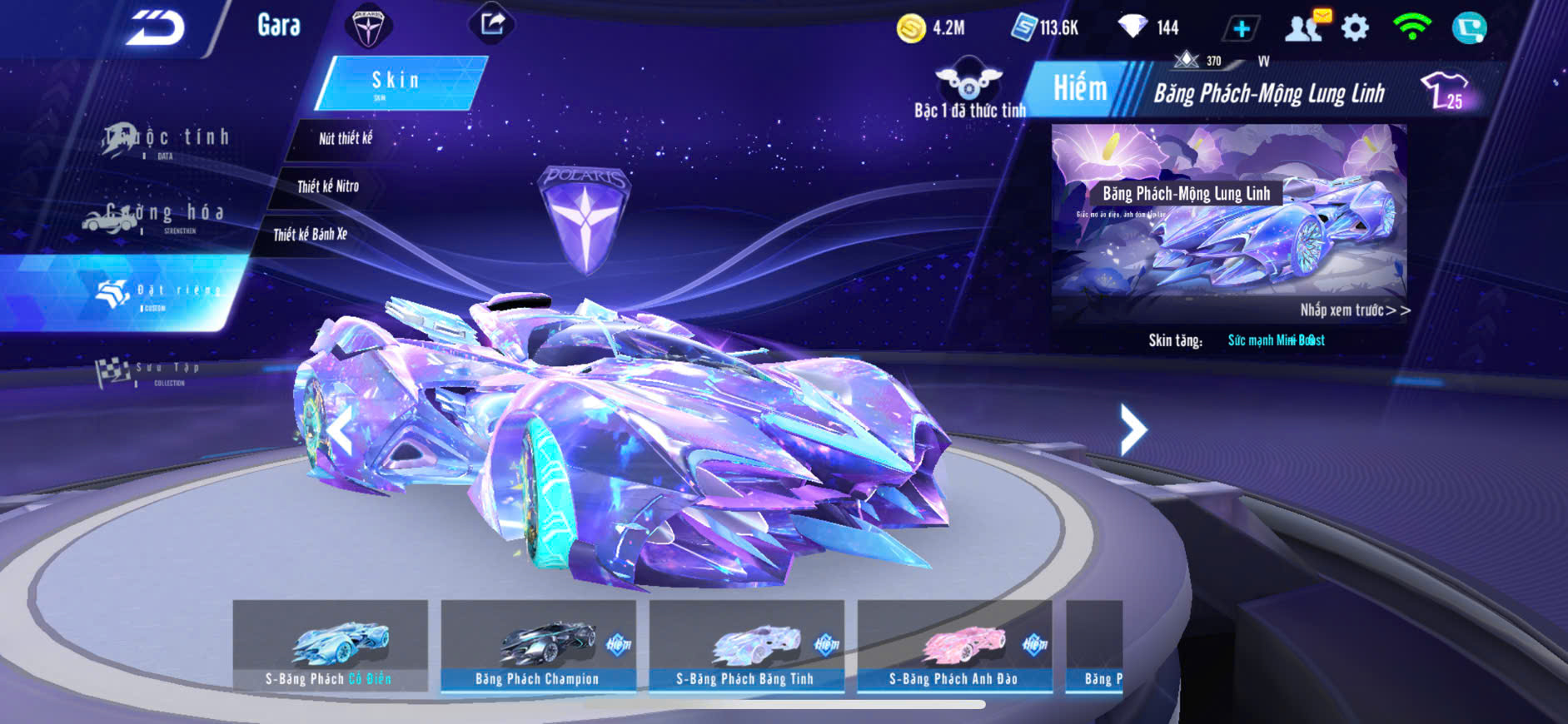The height and width of the screenshot is (724, 1568).
Task: Open settings with the gear icon
Action: [x=1355, y=28]
